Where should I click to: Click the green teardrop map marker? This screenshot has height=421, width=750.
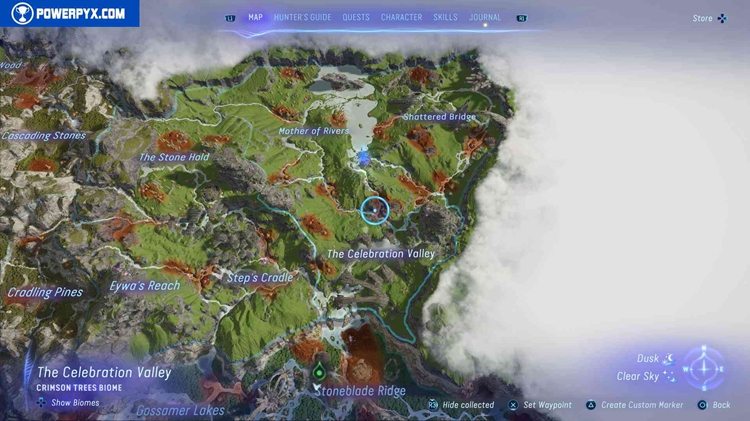coord(319,372)
